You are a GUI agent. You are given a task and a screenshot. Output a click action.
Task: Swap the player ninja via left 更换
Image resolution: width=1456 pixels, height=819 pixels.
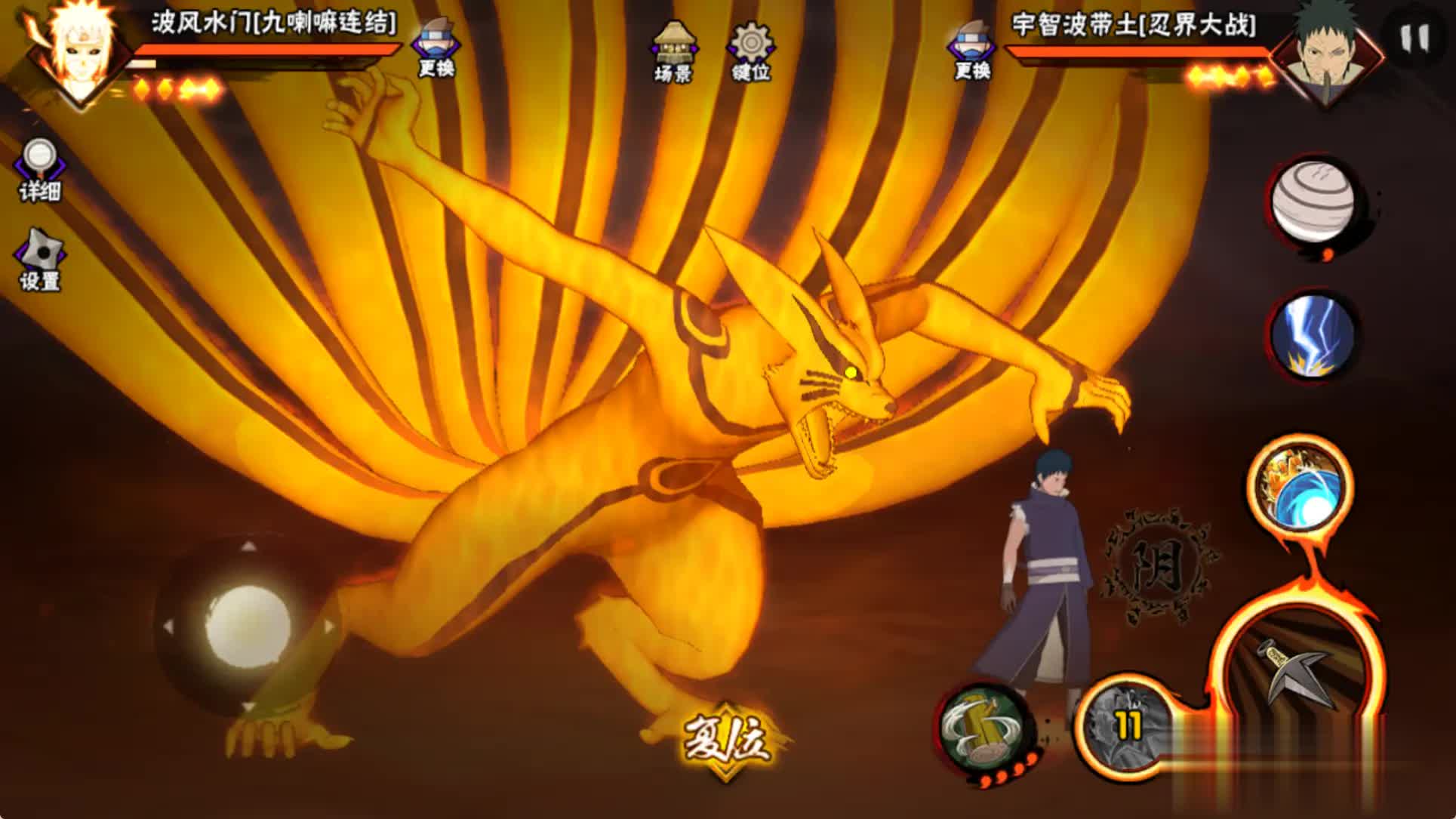(436, 47)
